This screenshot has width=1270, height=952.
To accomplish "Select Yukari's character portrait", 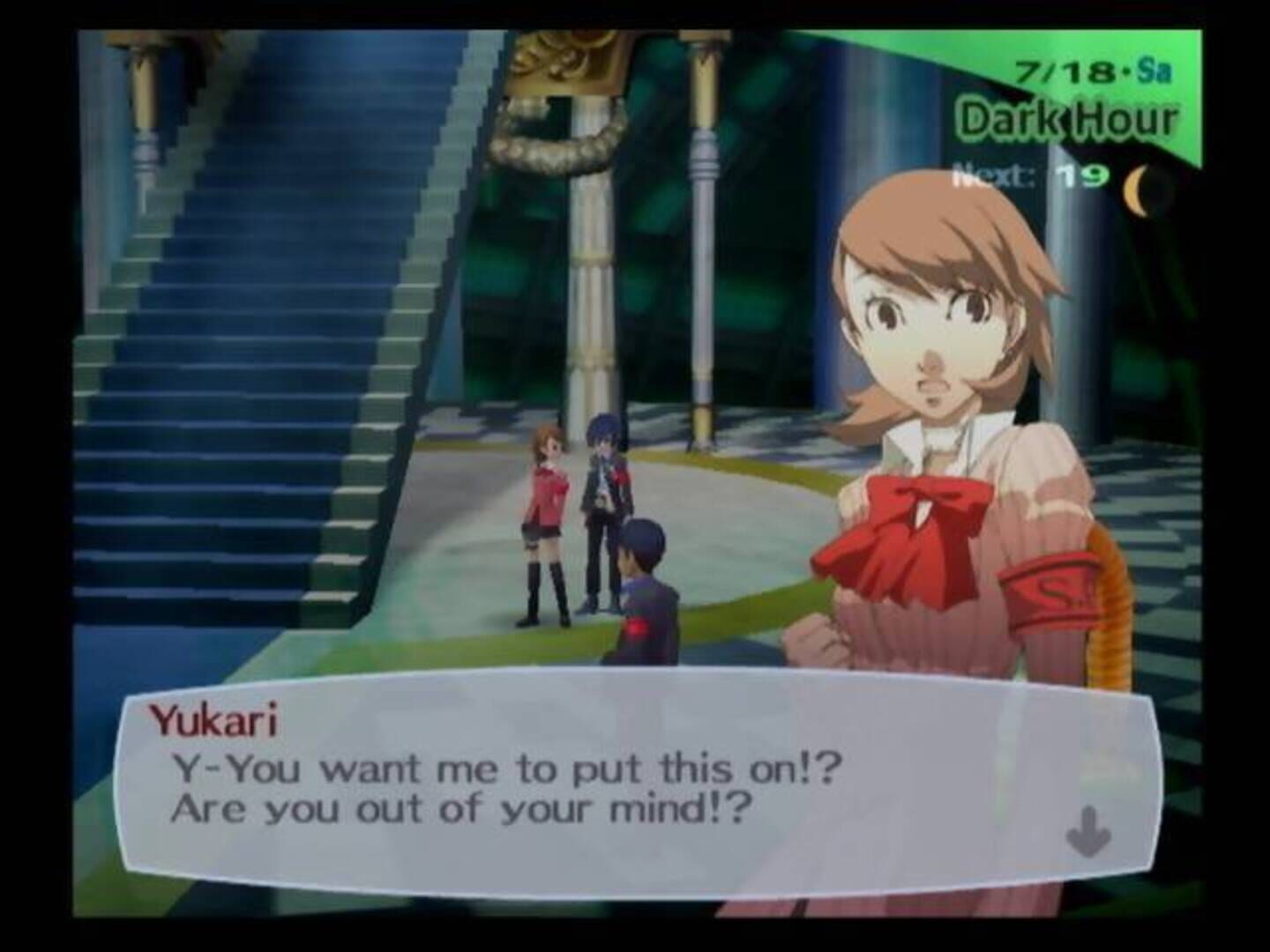I will [x=935, y=353].
